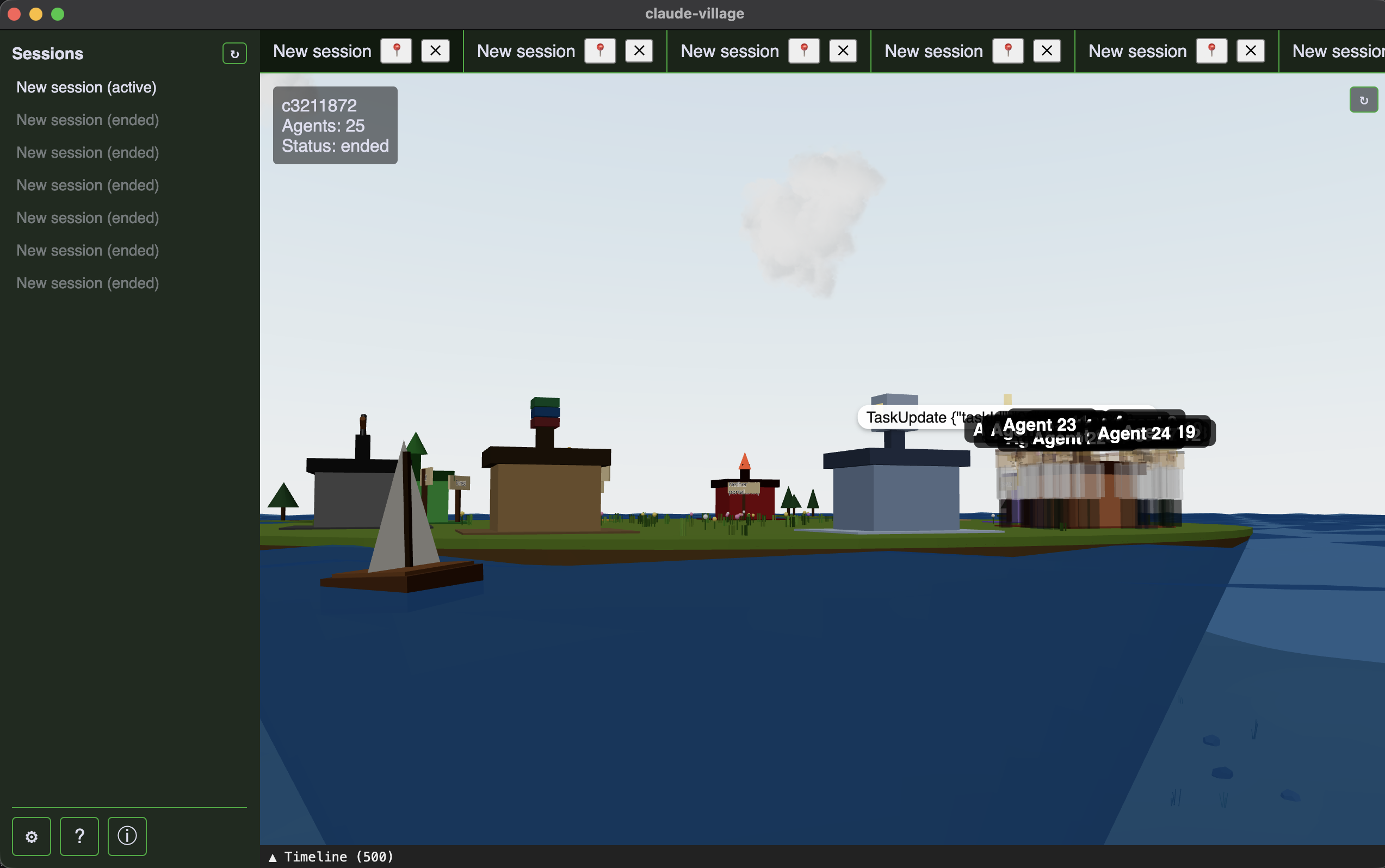Expand the Timeline (500) panel
The image size is (1385, 868).
point(331,857)
